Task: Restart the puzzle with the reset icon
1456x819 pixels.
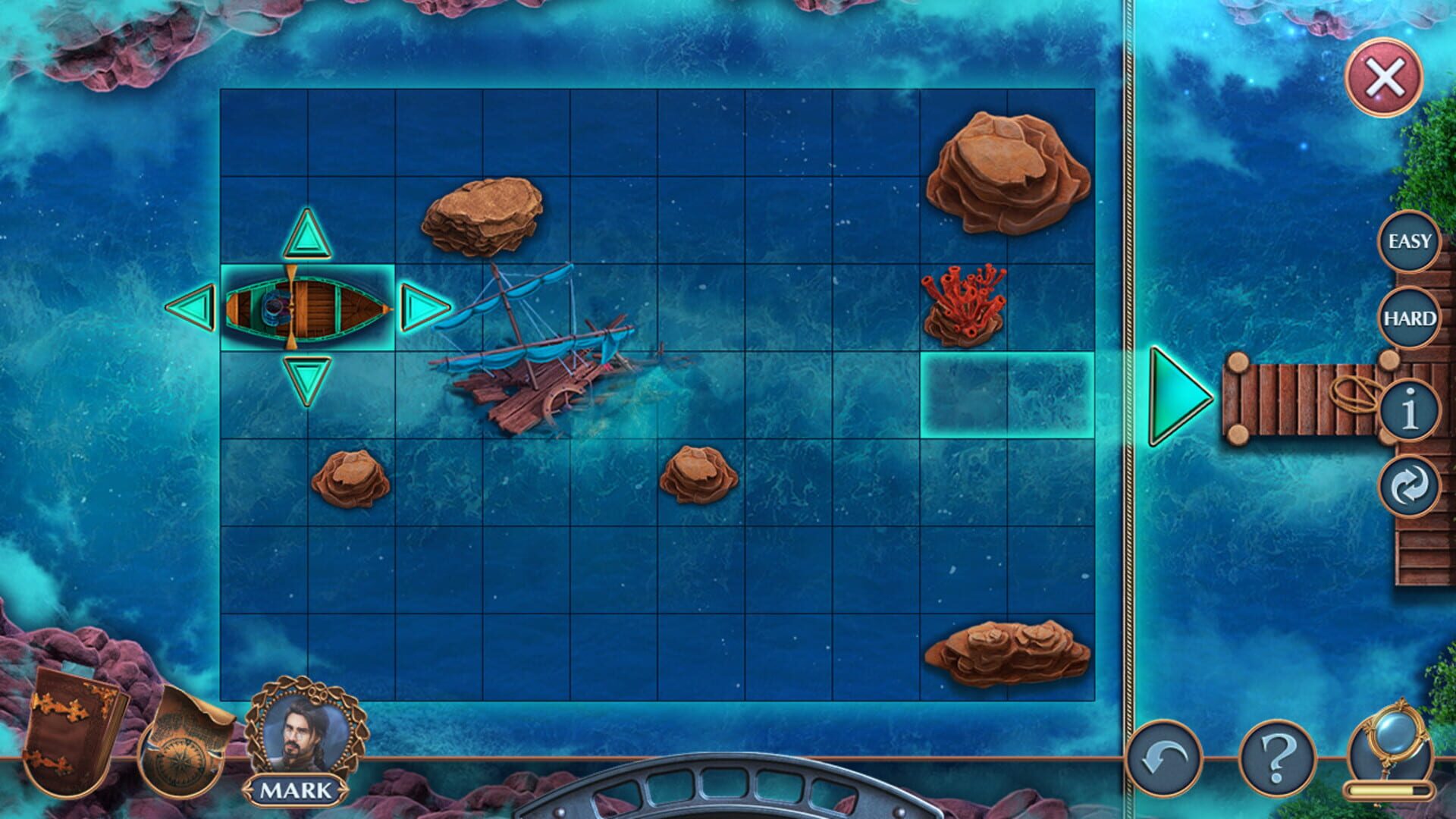Action: [x=1408, y=485]
